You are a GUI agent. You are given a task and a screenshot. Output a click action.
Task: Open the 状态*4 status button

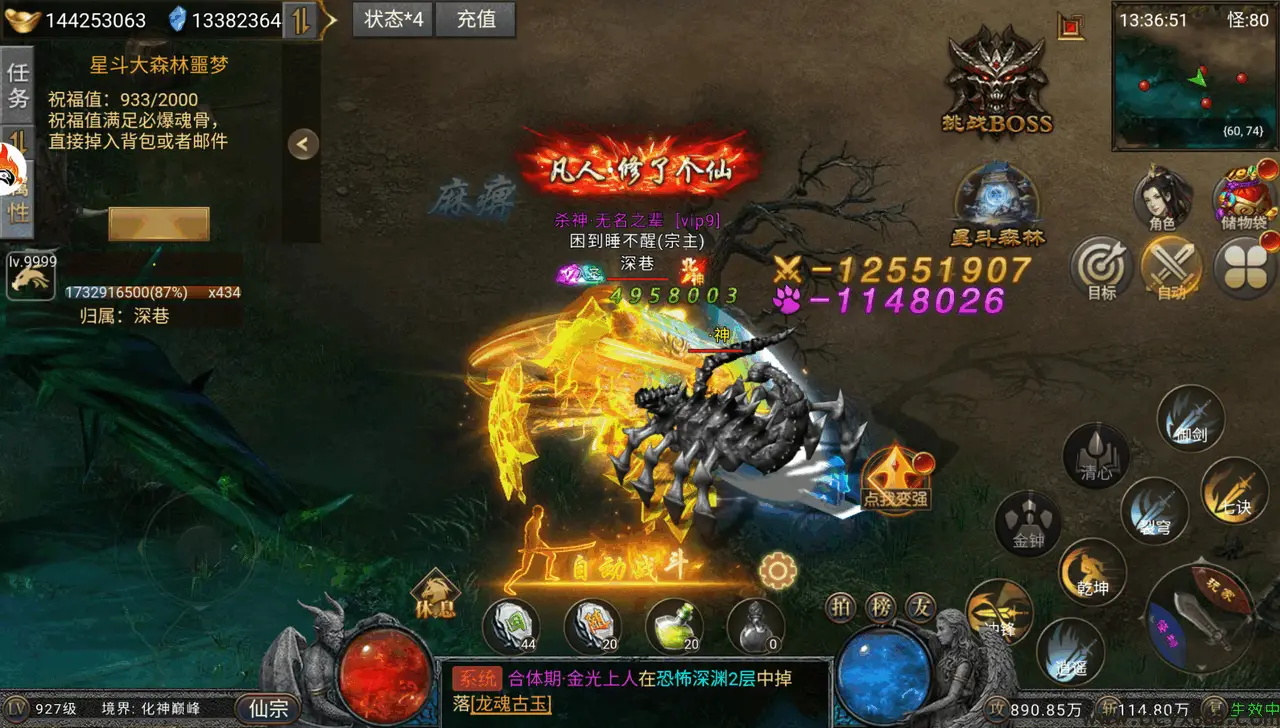(393, 19)
